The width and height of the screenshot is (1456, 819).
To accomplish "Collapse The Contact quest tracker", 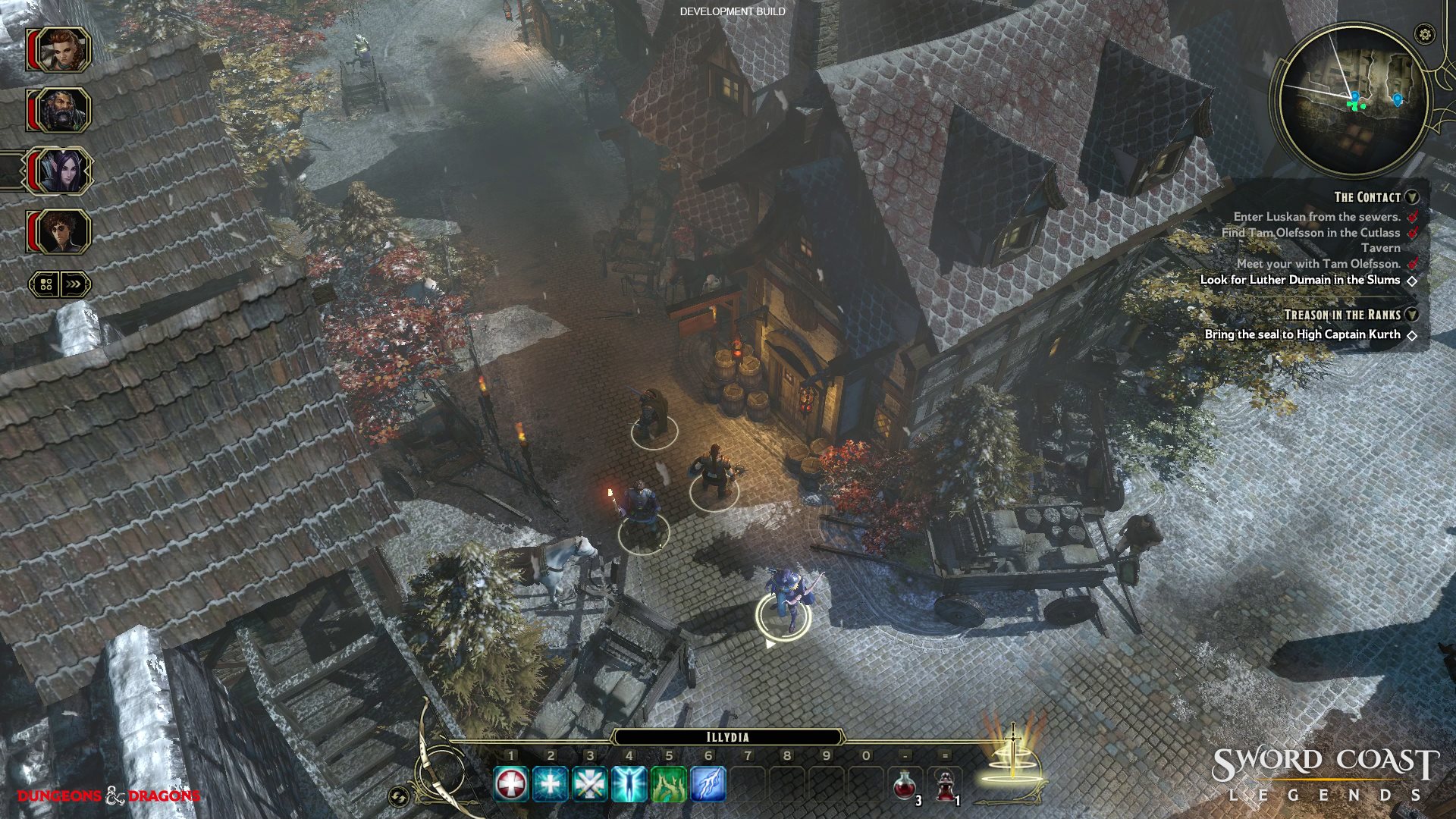I will pos(1412,197).
